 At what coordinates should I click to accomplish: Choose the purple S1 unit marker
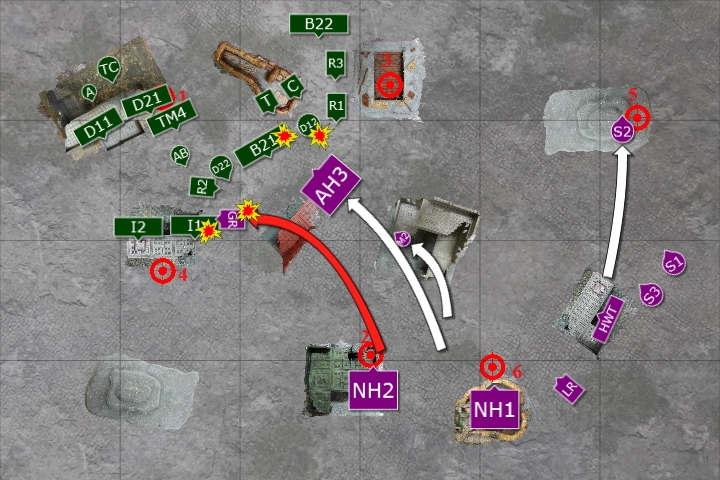(674, 264)
